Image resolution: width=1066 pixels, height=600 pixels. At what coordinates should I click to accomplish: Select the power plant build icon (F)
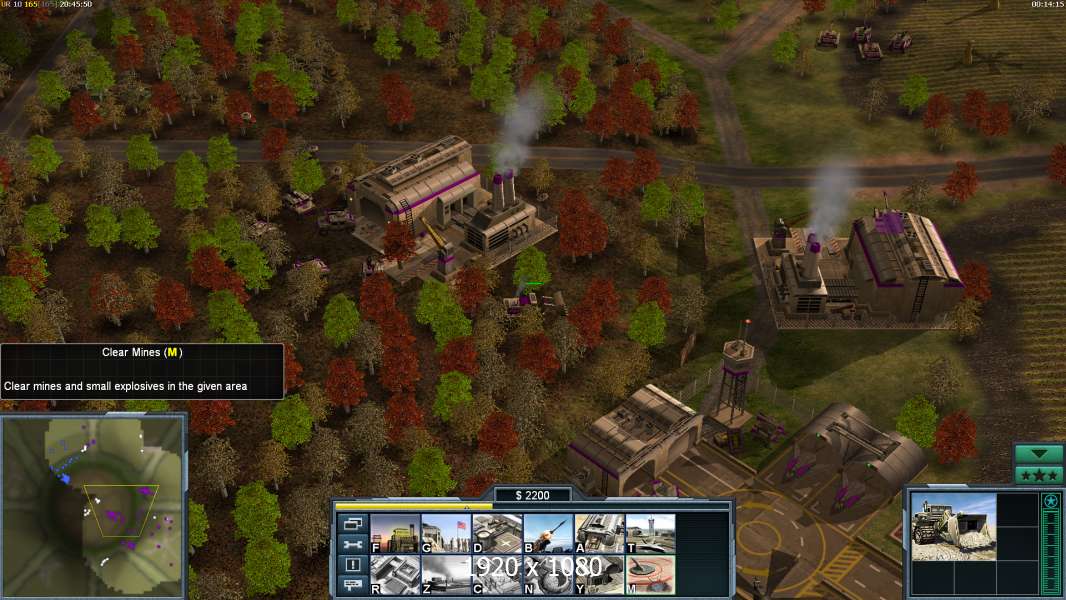395,533
